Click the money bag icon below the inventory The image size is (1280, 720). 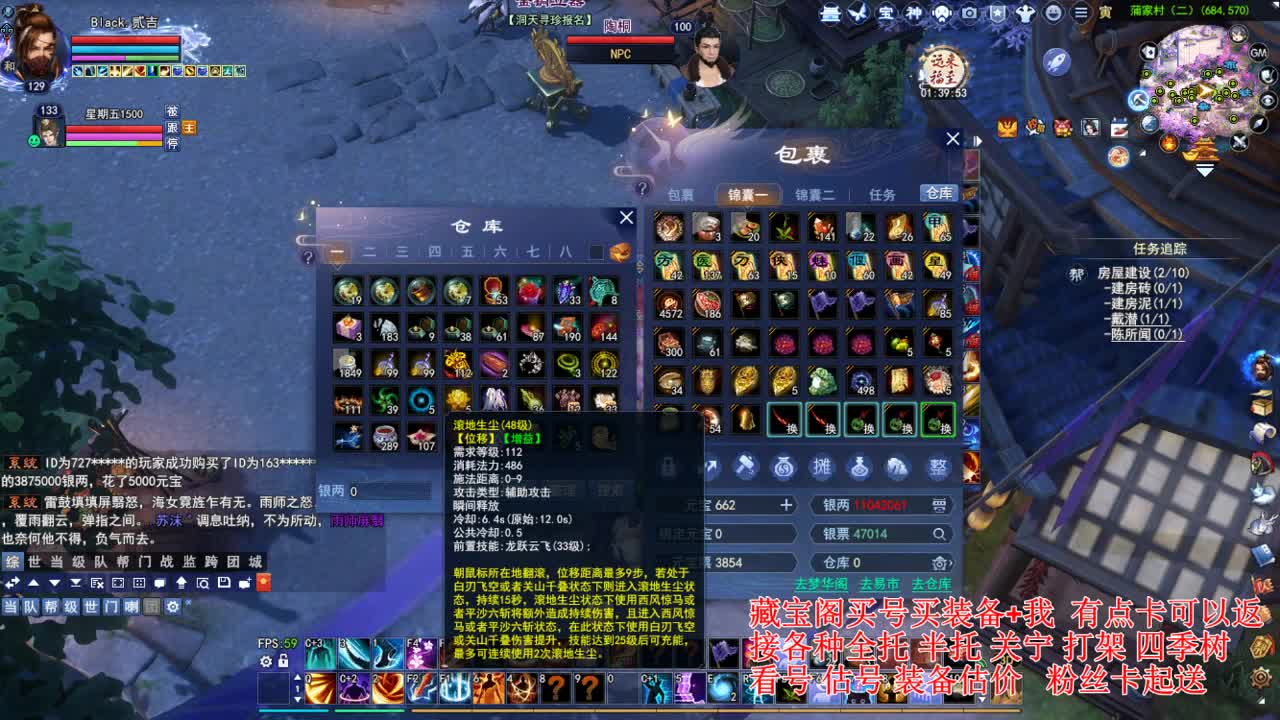[x=782, y=464]
